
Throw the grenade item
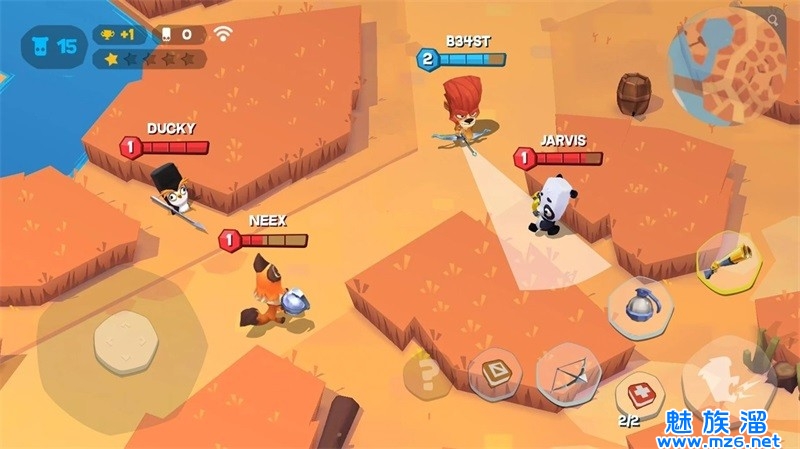[x=641, y=308]
